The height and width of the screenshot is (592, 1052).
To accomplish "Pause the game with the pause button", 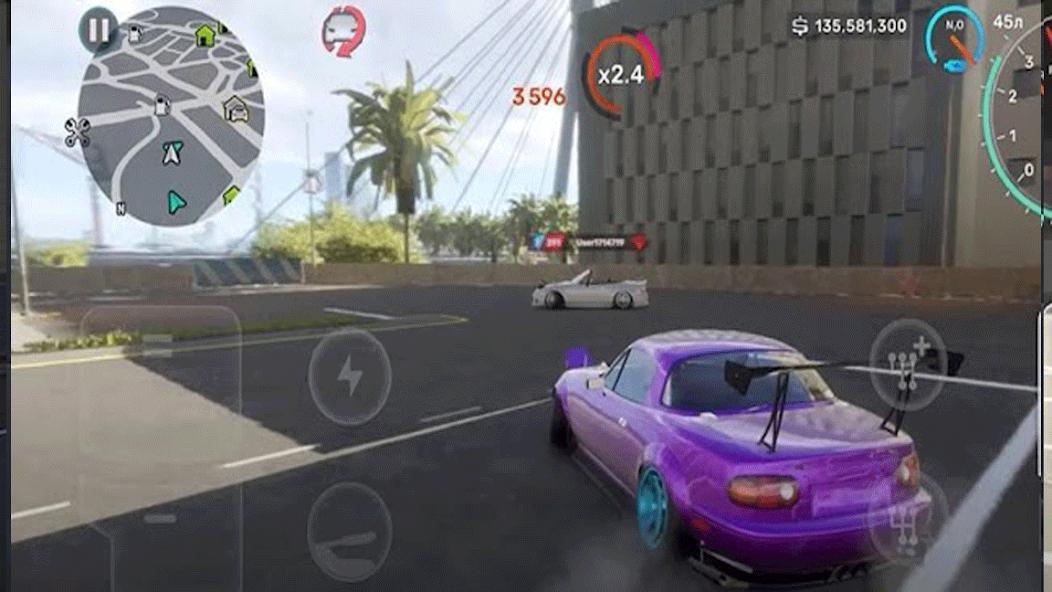I will [98, 31].
